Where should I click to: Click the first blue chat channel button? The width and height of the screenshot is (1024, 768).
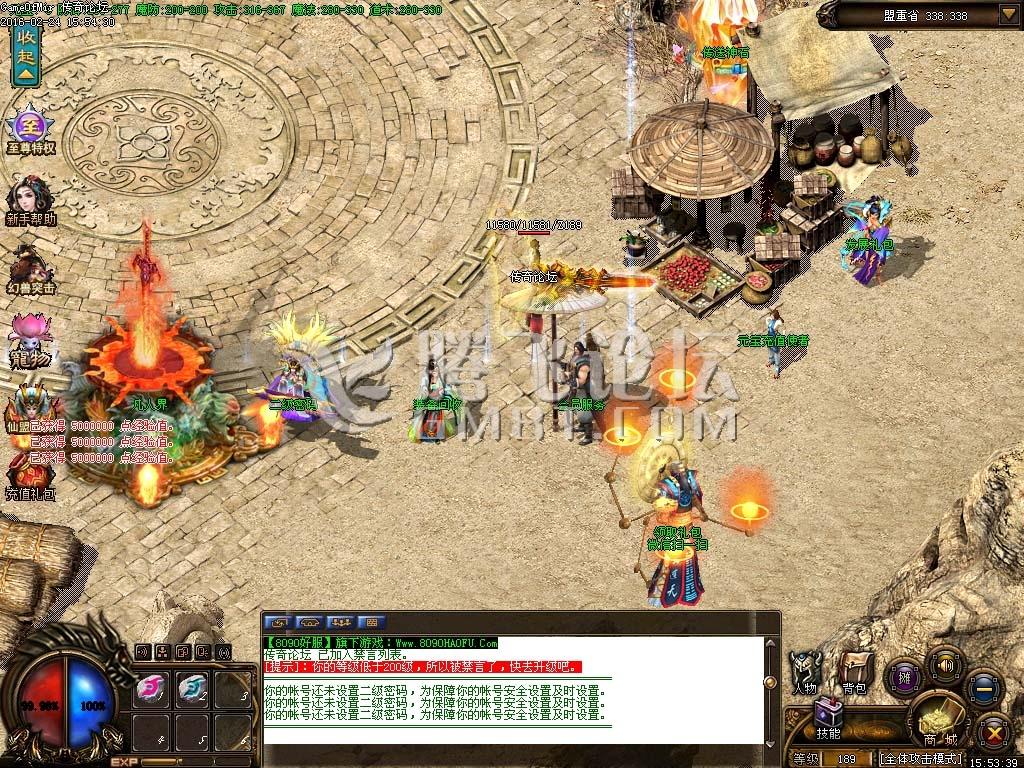tap(279, 622)
